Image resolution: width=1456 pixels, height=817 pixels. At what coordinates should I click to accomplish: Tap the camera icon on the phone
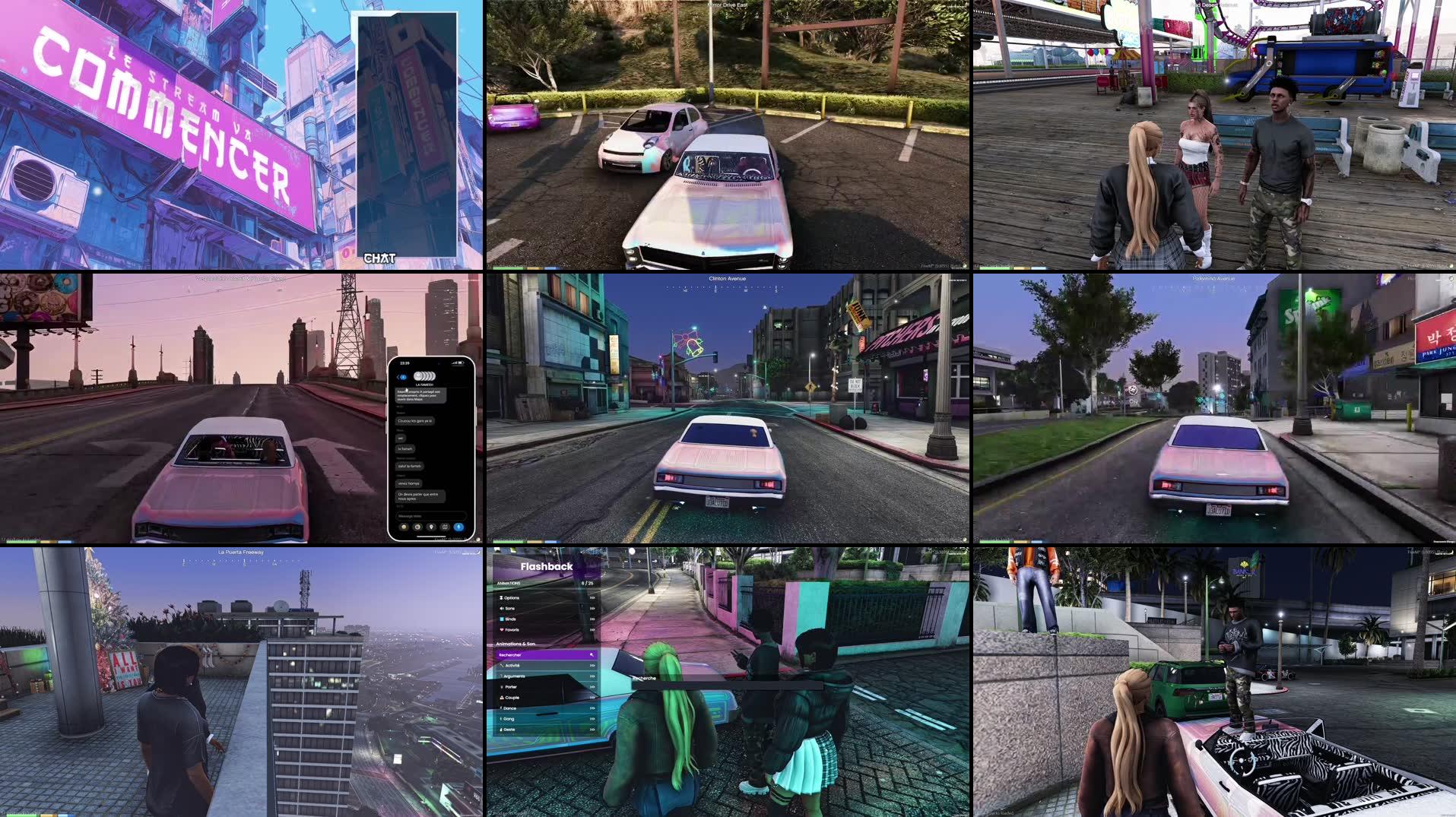tap(417, 527)
